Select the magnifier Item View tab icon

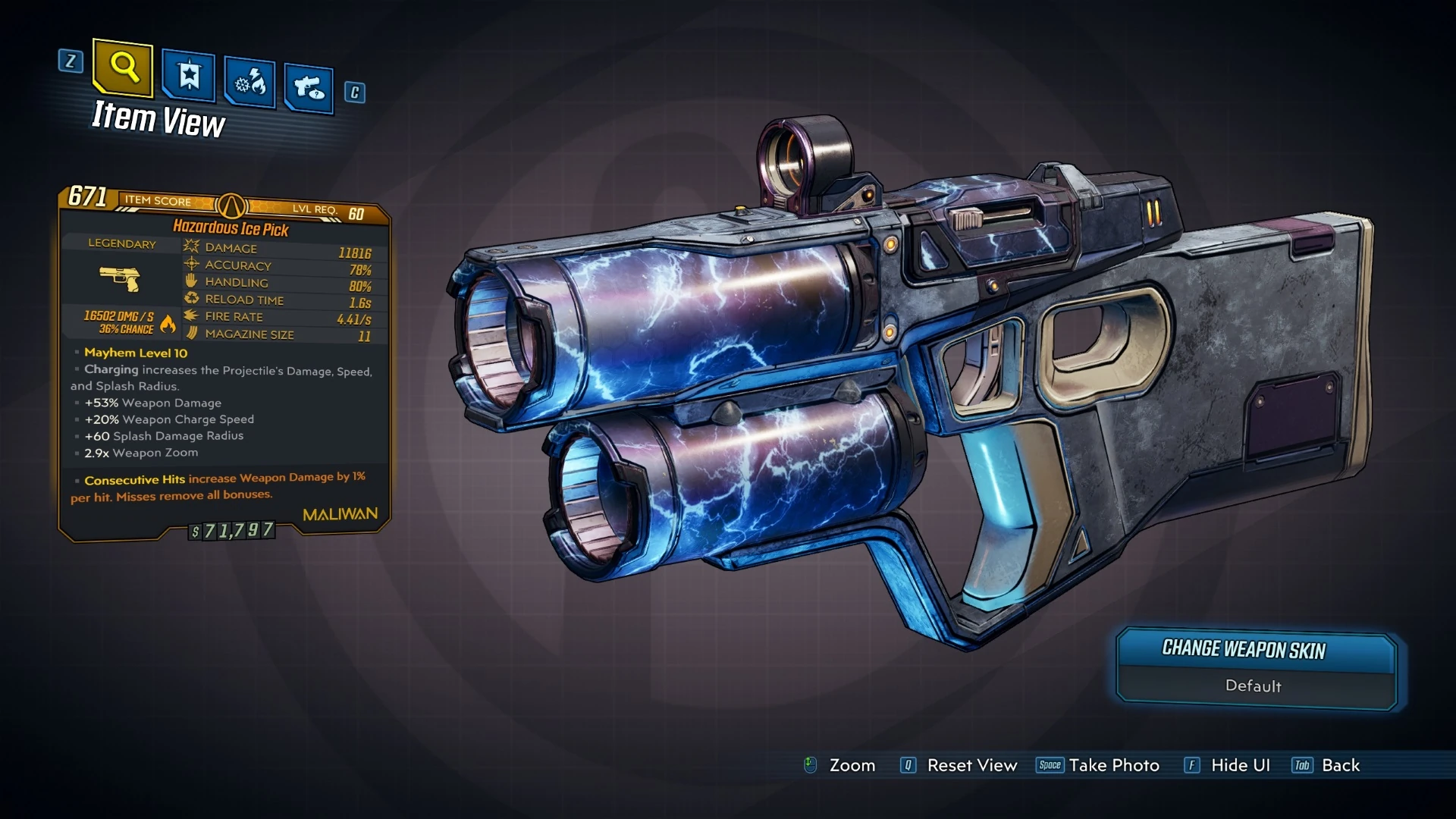click(x=124, y=71)
